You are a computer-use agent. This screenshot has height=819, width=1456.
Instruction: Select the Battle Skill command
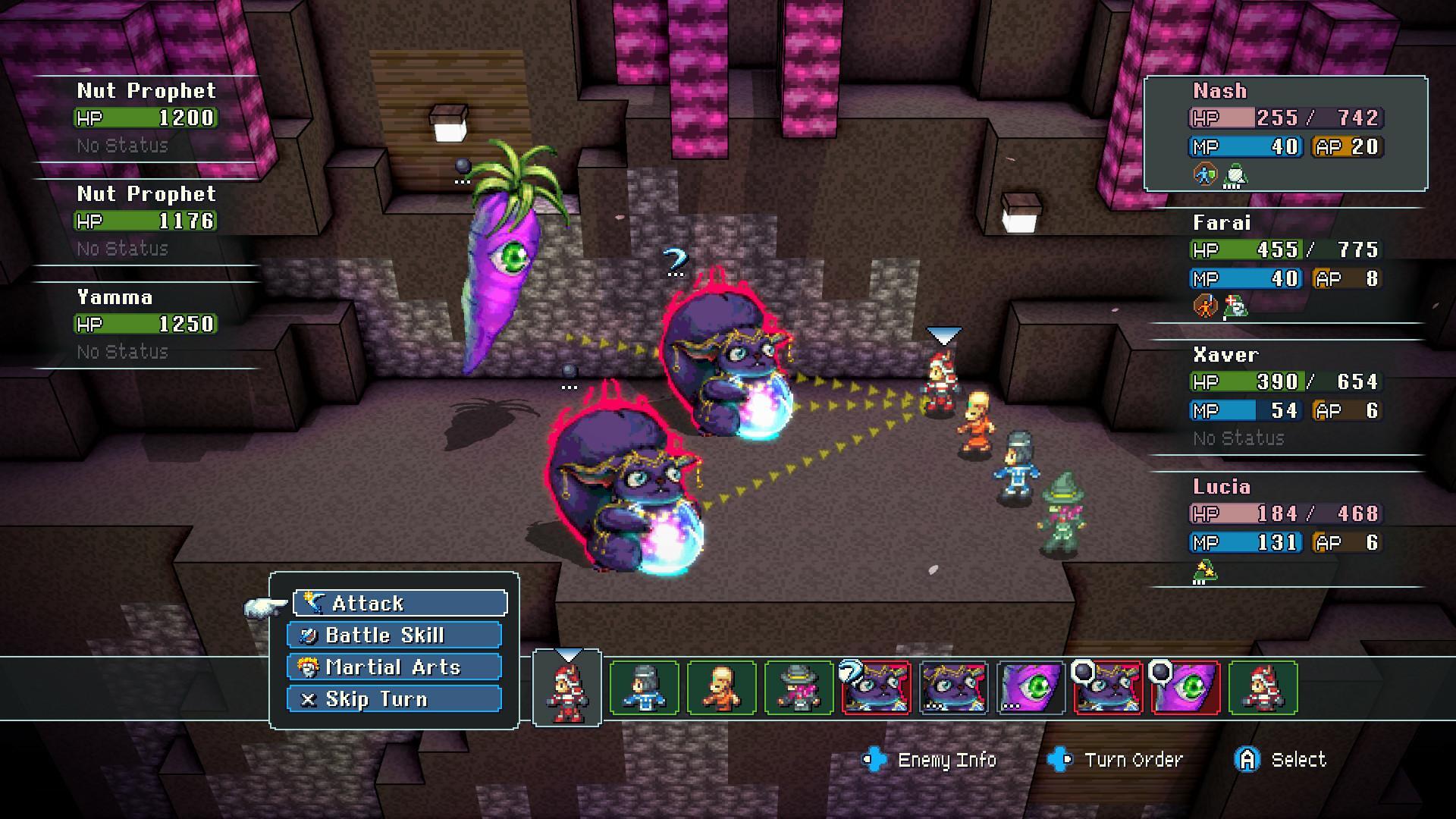pyautogui.click(x=387, y=635)
